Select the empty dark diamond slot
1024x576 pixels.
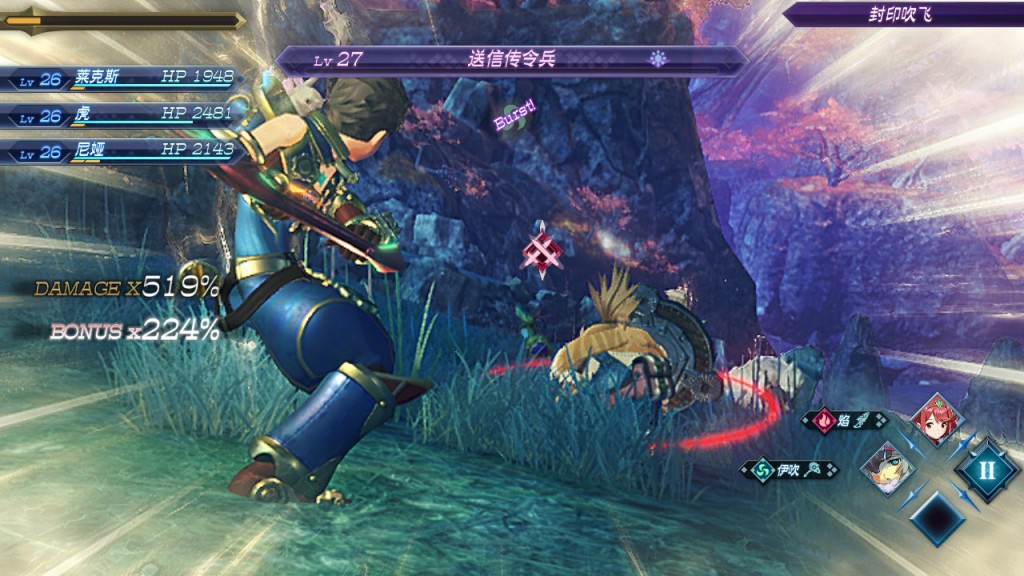936,517
